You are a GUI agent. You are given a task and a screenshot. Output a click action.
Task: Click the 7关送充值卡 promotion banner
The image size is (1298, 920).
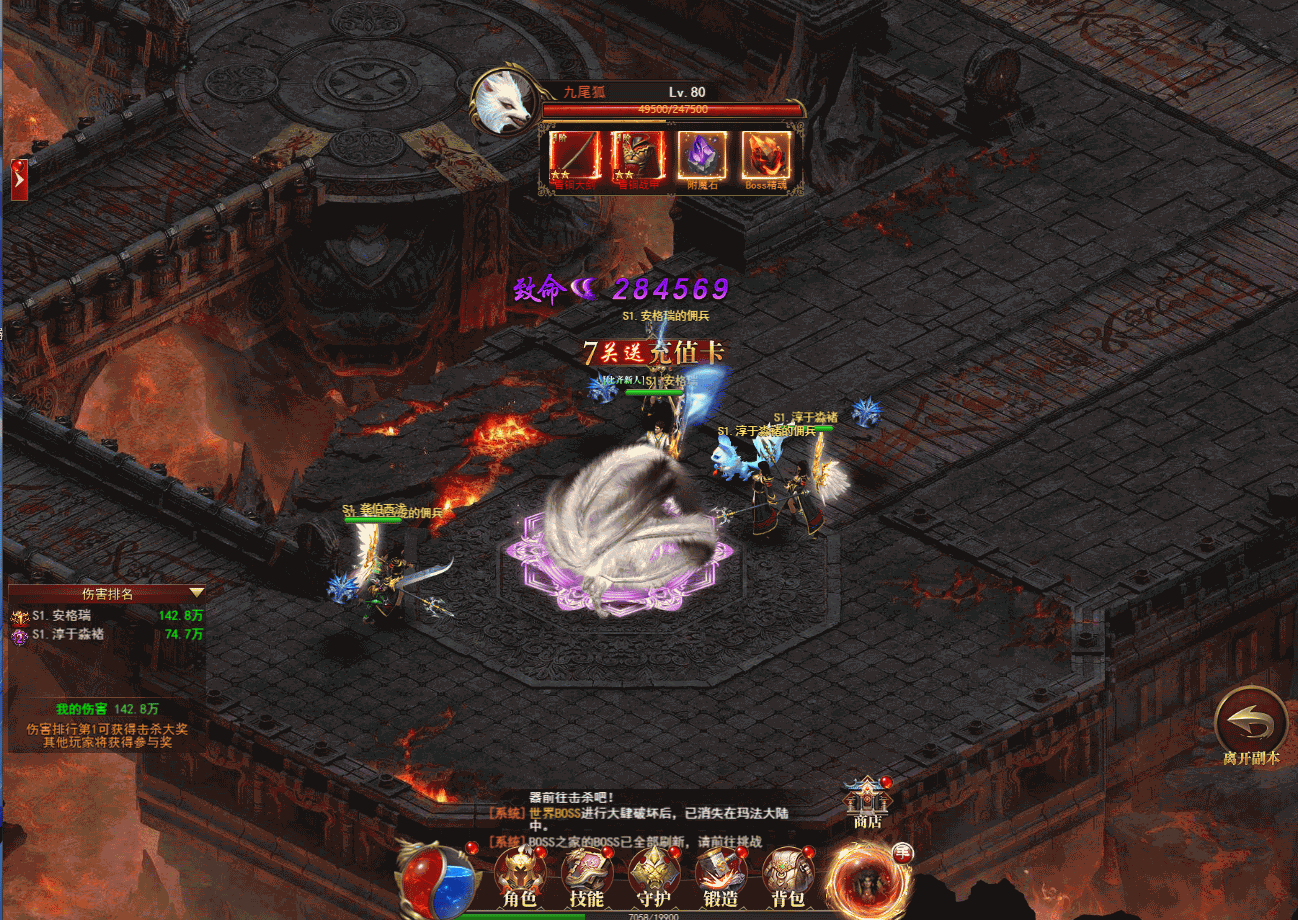[x=656, y=352]
